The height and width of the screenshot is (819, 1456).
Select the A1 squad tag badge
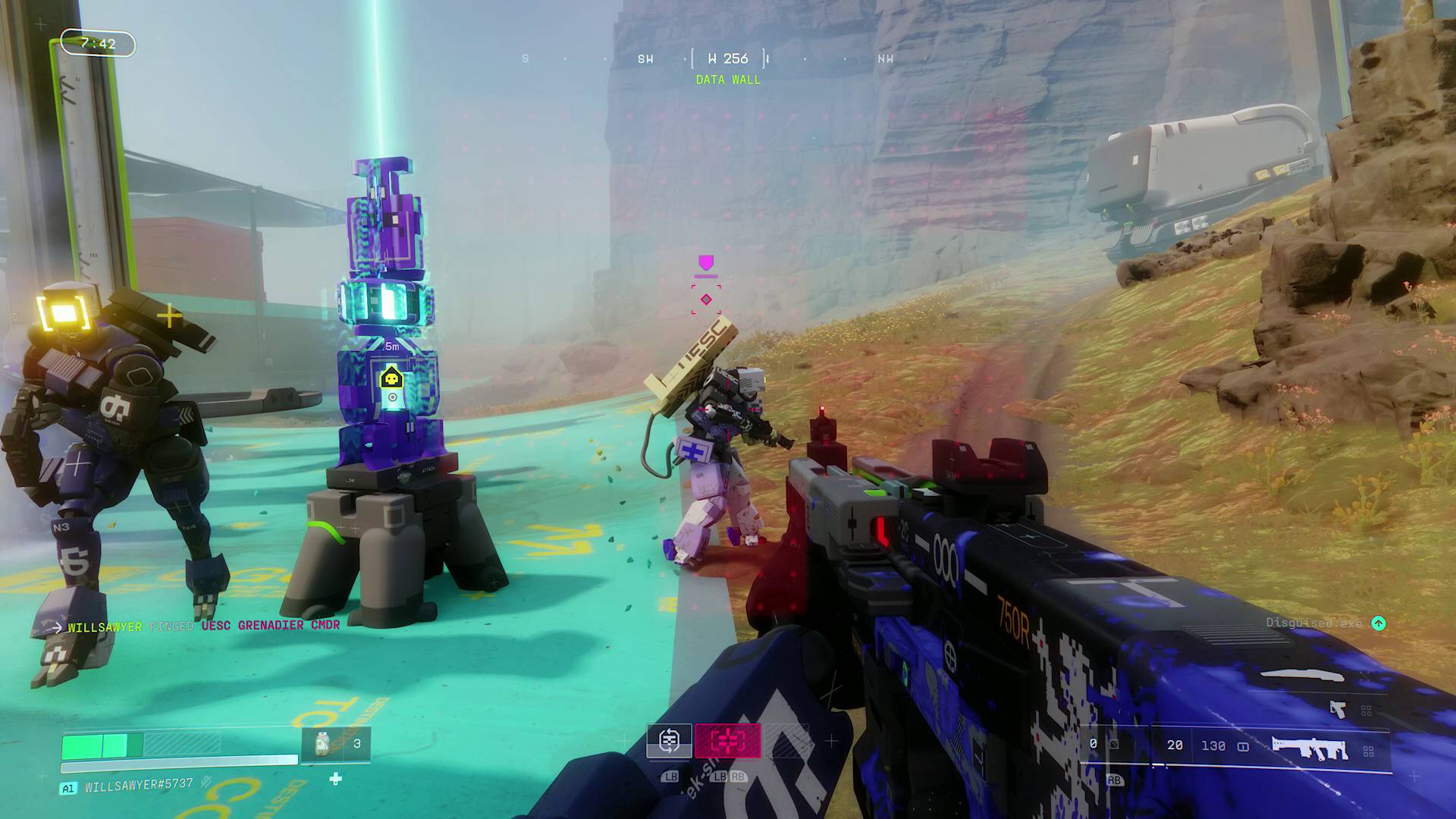coord(69,789)
